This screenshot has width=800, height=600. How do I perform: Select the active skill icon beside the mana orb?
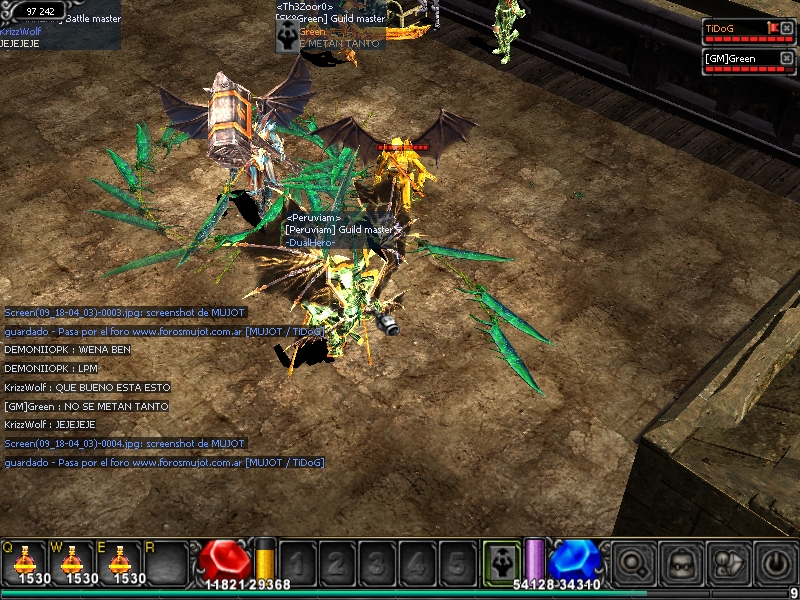pyautogui.click(x=500, y=561)
